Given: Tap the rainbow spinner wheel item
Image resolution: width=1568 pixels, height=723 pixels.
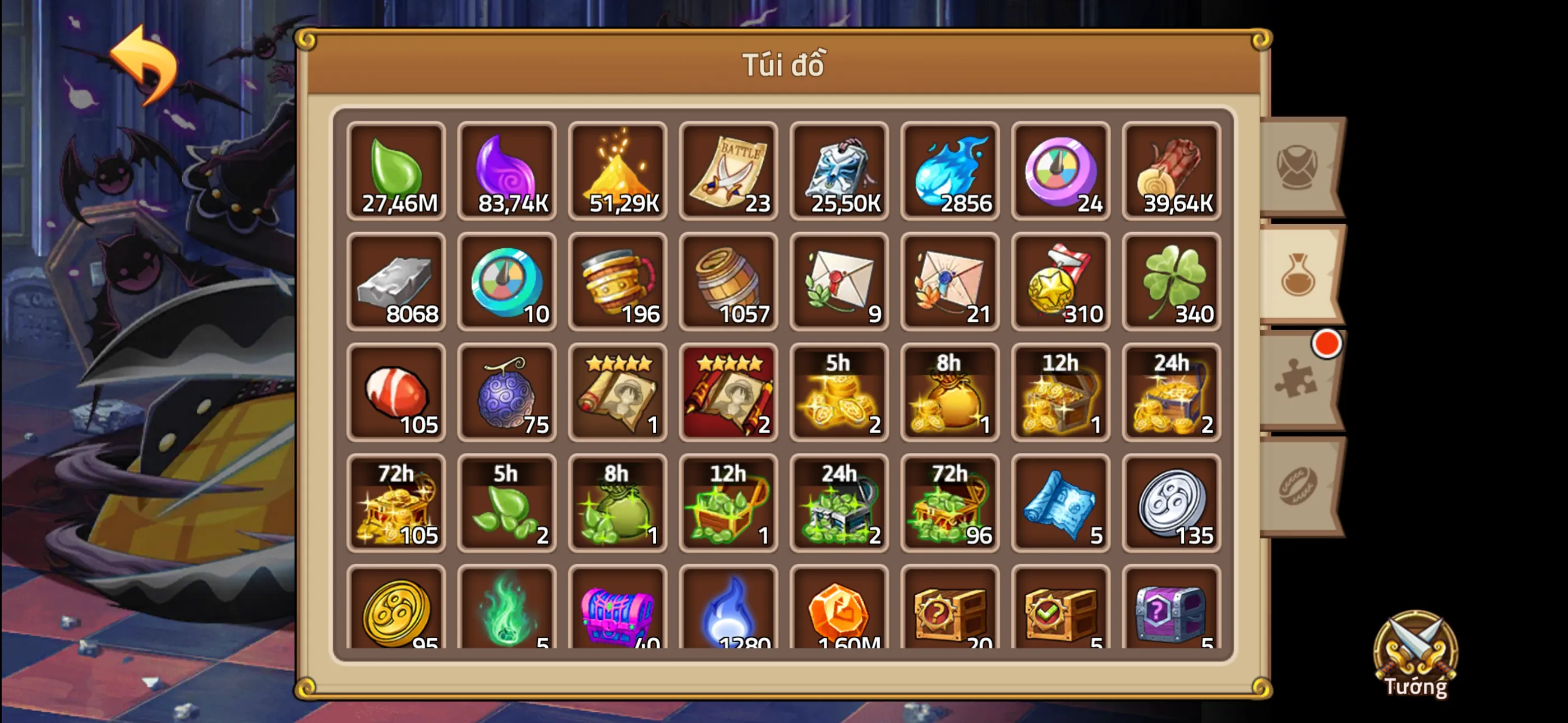Looking at the screenshot, I should coord(1061,172).
